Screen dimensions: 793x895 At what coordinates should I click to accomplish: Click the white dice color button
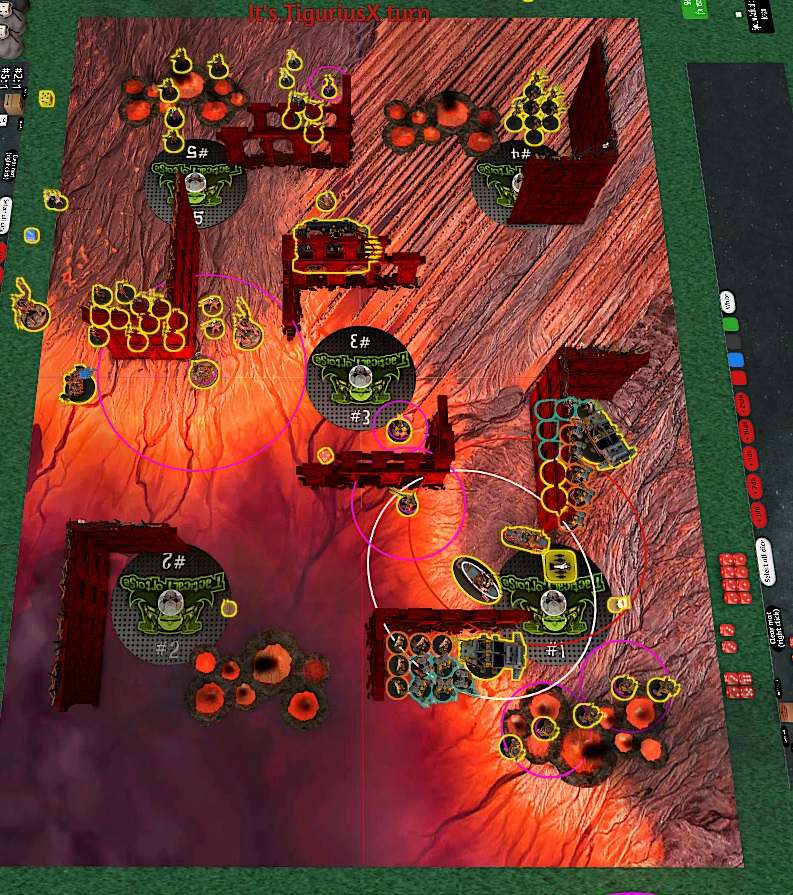(x=727, y=302)
